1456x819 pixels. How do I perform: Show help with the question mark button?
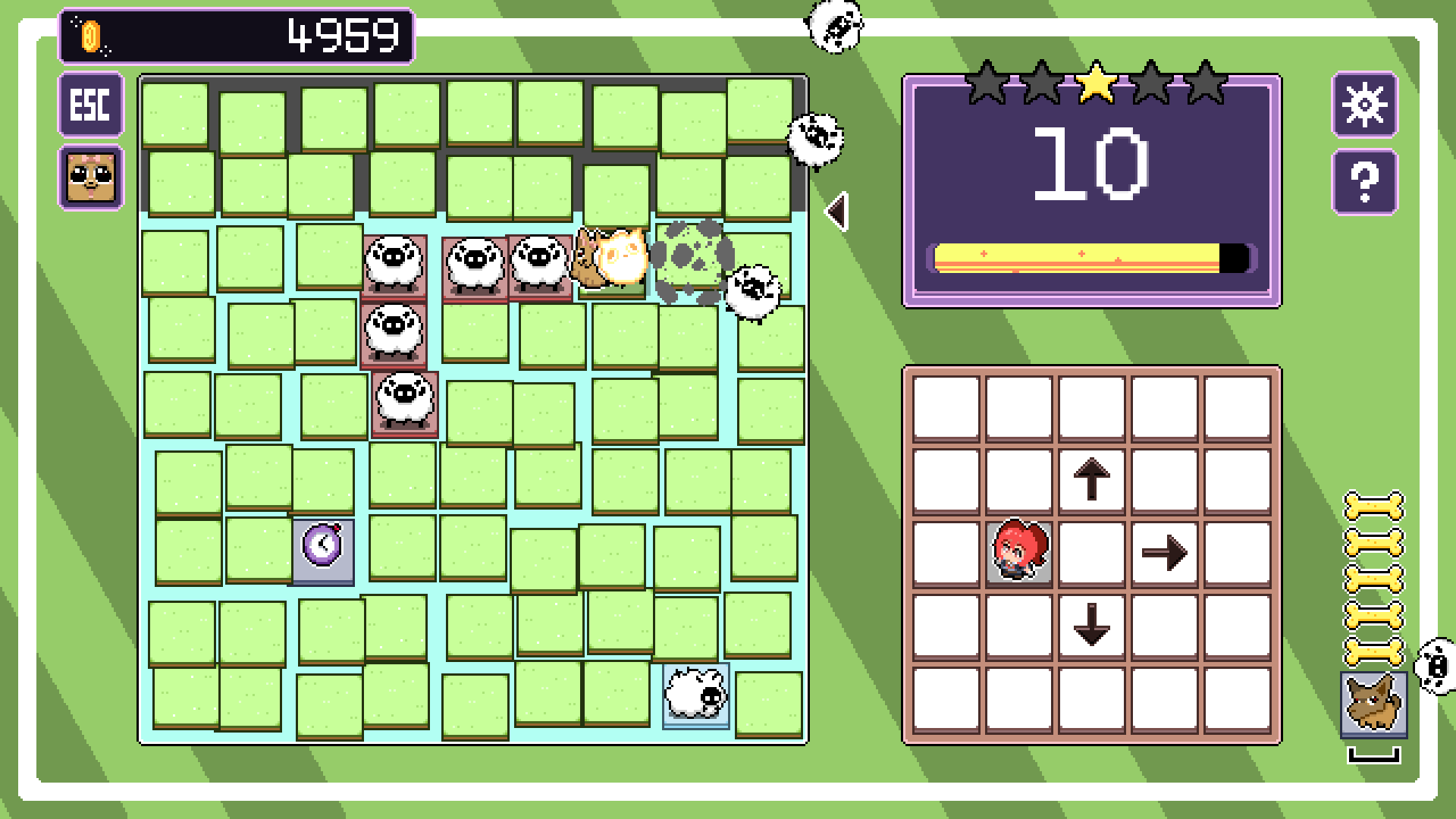[x=1364, y=182]
